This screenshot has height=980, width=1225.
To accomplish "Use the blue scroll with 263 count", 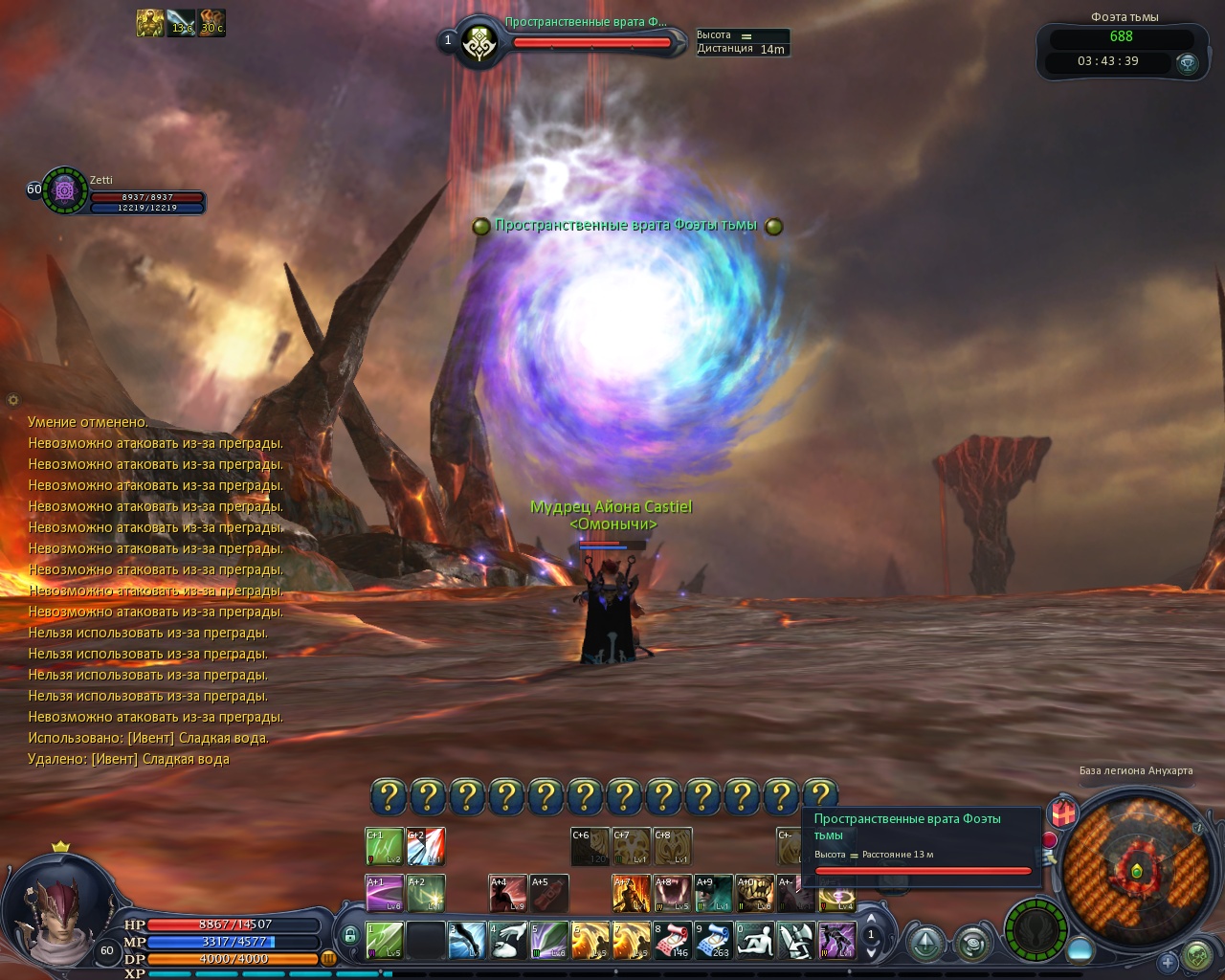I will click(713, 940).
